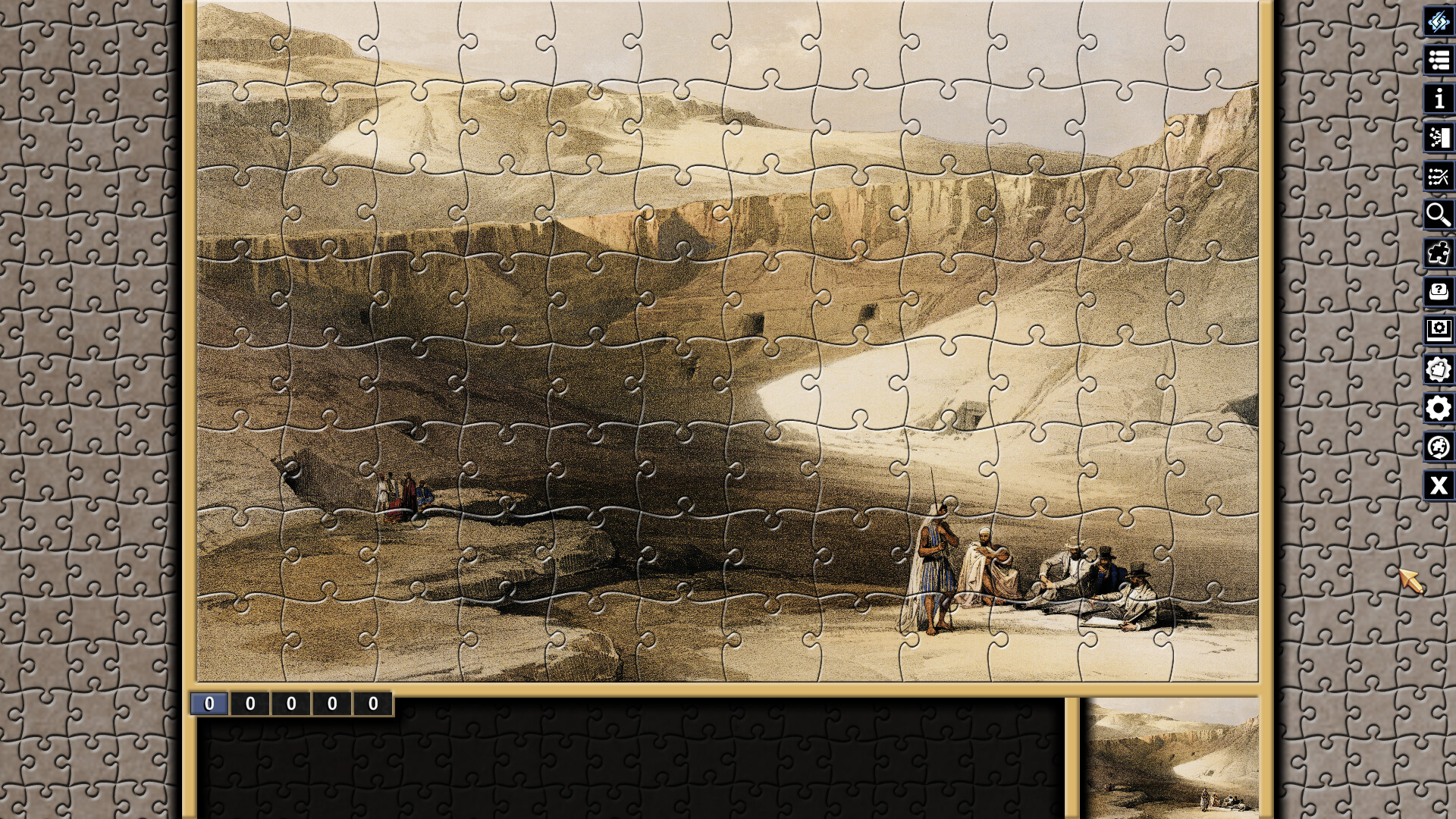Open the last tray tab showing zero

[x=372, y=702]
